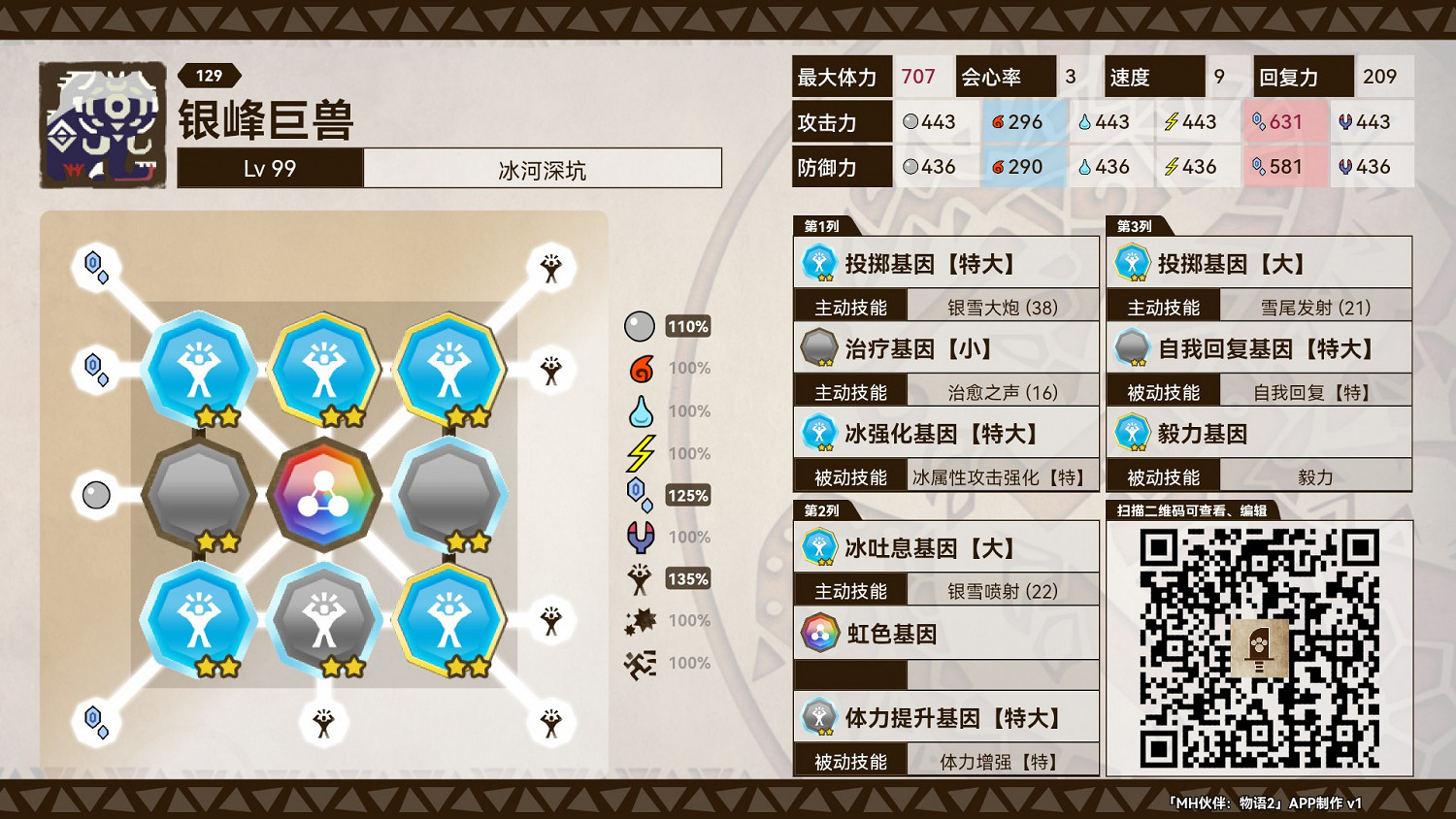Click the ice element icon showing 125%
The height and width of the screenshot is (819, 1456).
(x=640, y=494)
